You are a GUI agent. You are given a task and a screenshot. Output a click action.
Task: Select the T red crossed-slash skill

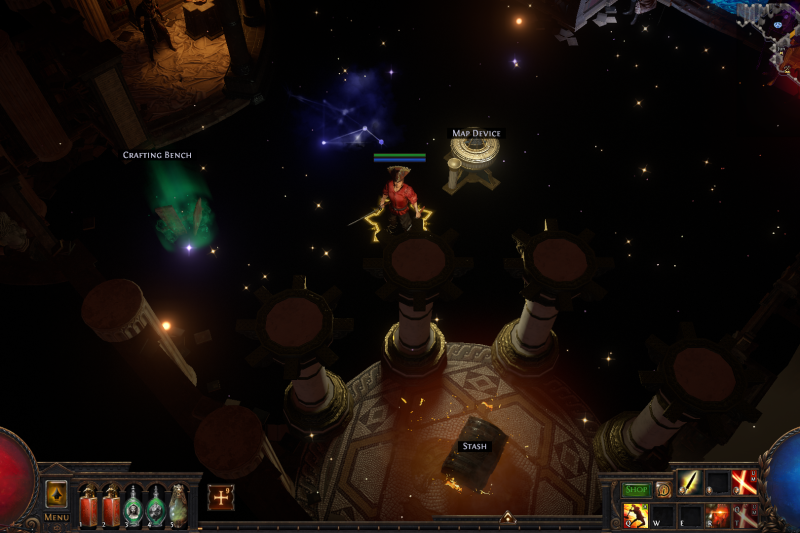tap(744, 515)
